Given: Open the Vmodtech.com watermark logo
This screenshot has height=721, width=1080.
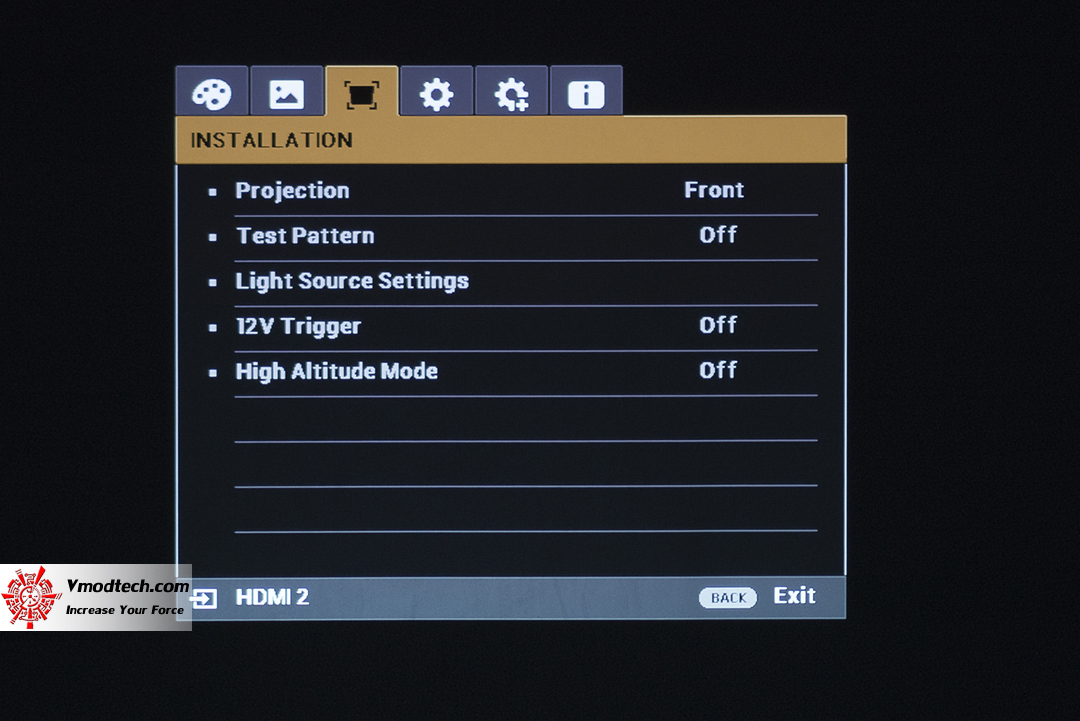Looking at the screenshot, I should 96,597.
